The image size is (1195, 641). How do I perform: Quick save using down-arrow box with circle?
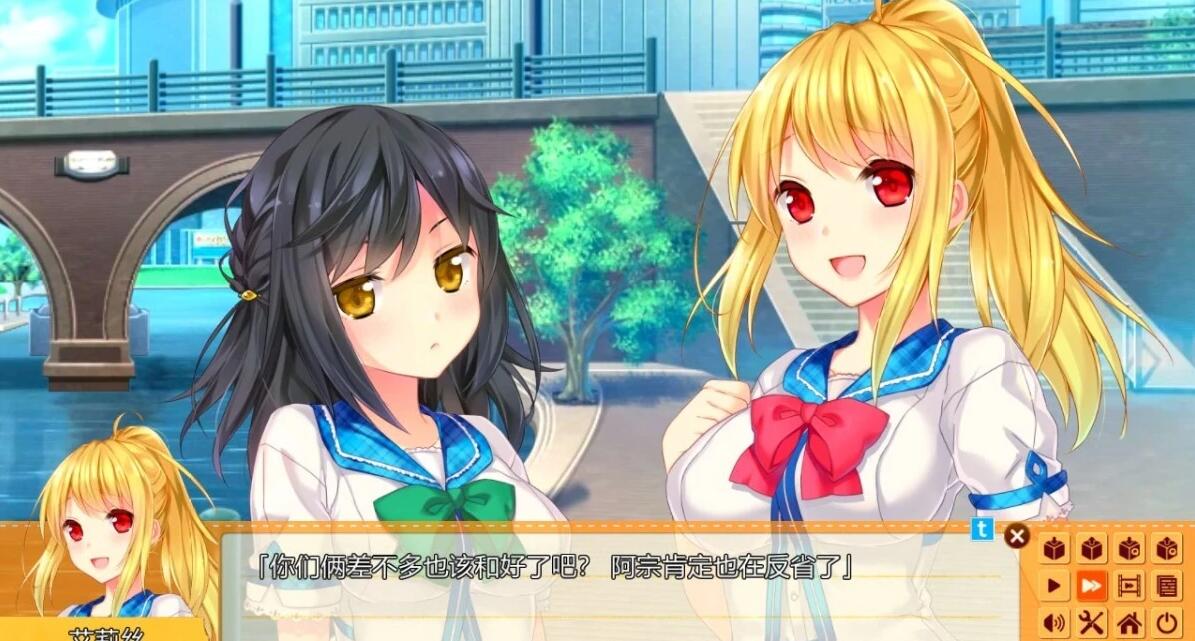point(1129,548)
